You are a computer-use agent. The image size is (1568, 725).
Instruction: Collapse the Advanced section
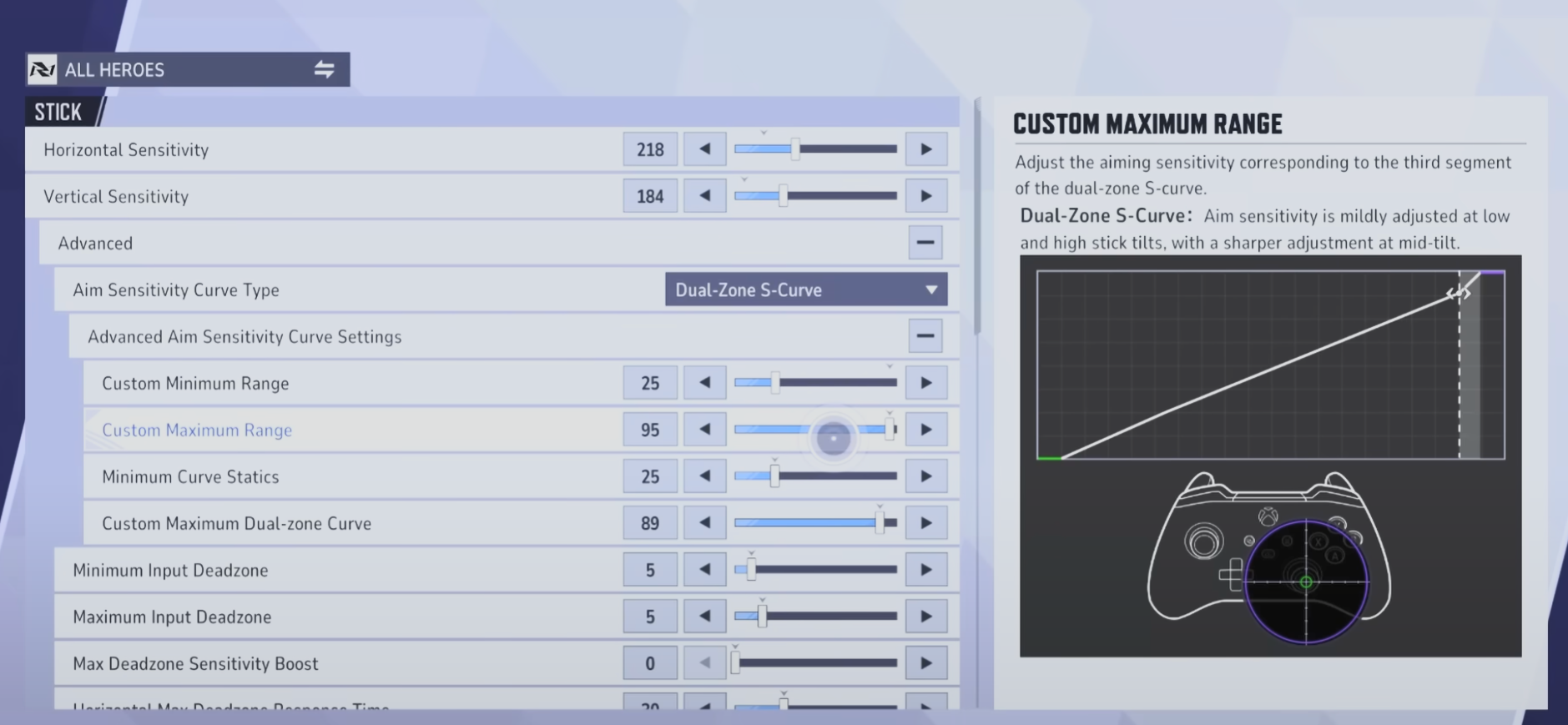926,242
